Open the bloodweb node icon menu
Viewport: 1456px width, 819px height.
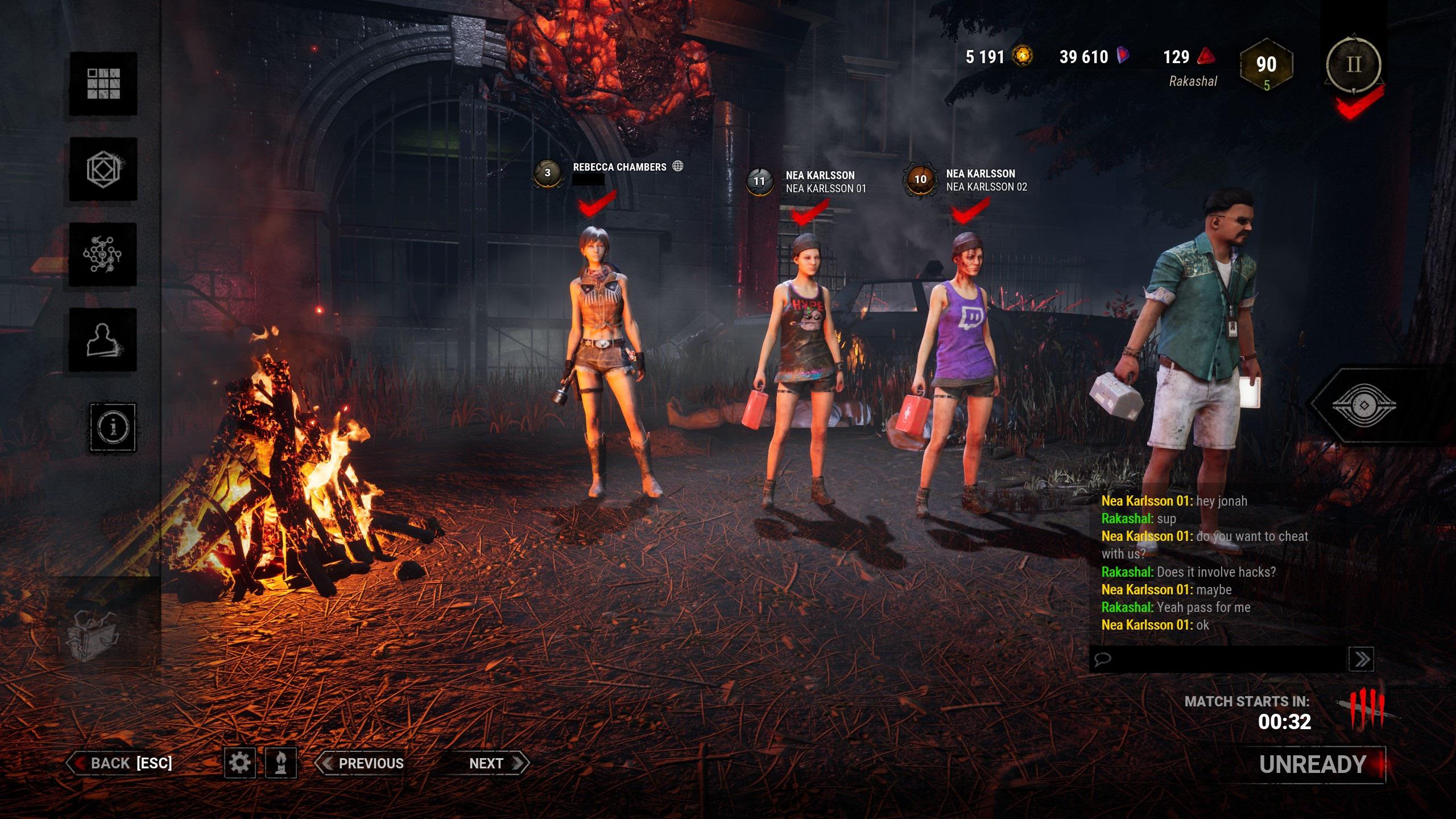(x=103, y=254)
